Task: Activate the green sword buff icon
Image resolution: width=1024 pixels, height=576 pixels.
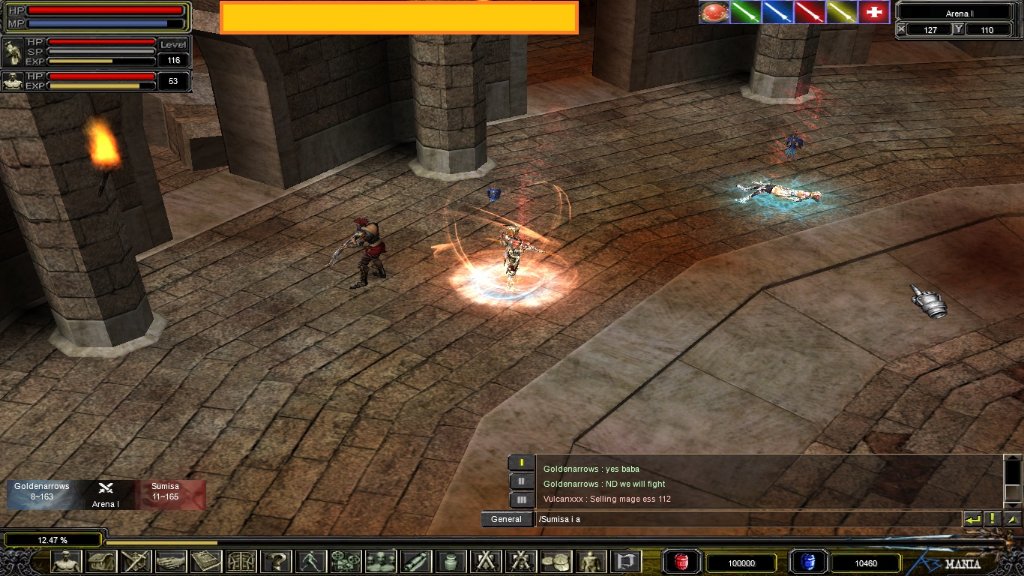Action: click(746, 12)
